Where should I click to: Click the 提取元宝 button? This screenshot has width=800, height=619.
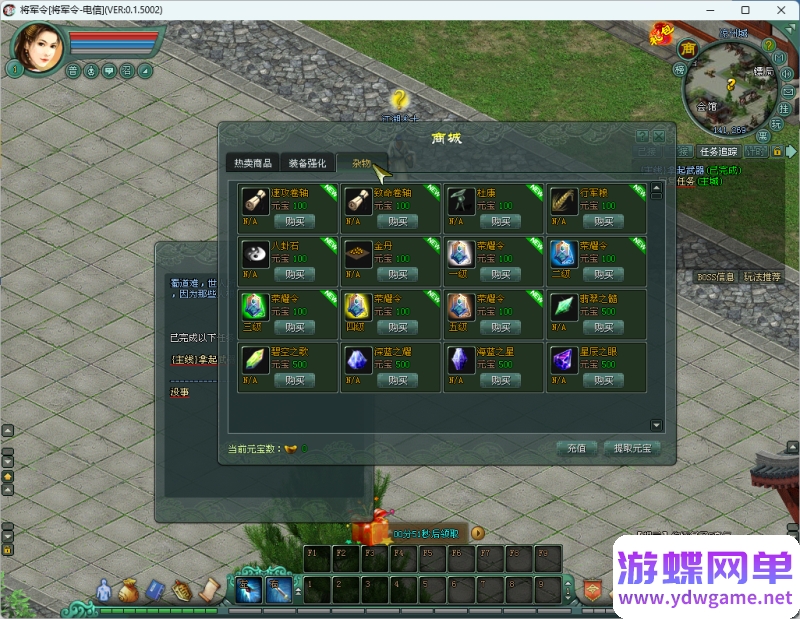[632, 448]
